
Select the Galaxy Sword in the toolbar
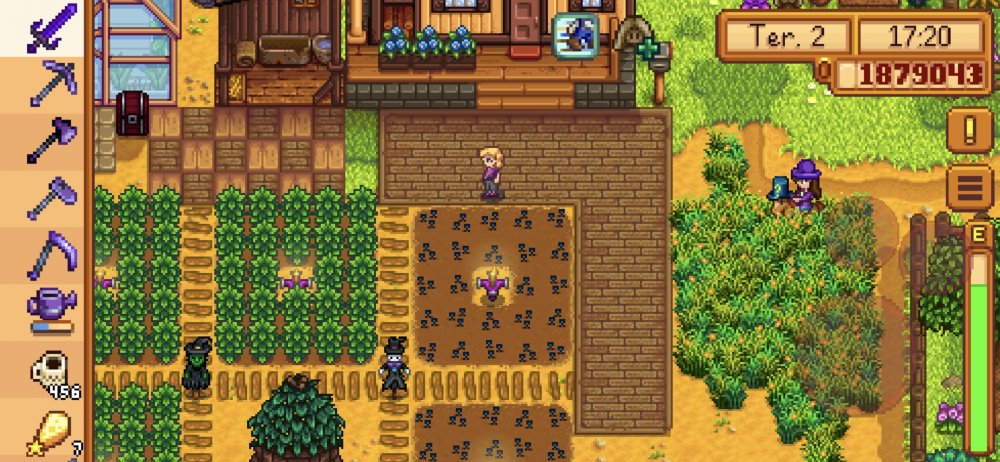pos(49,27)
